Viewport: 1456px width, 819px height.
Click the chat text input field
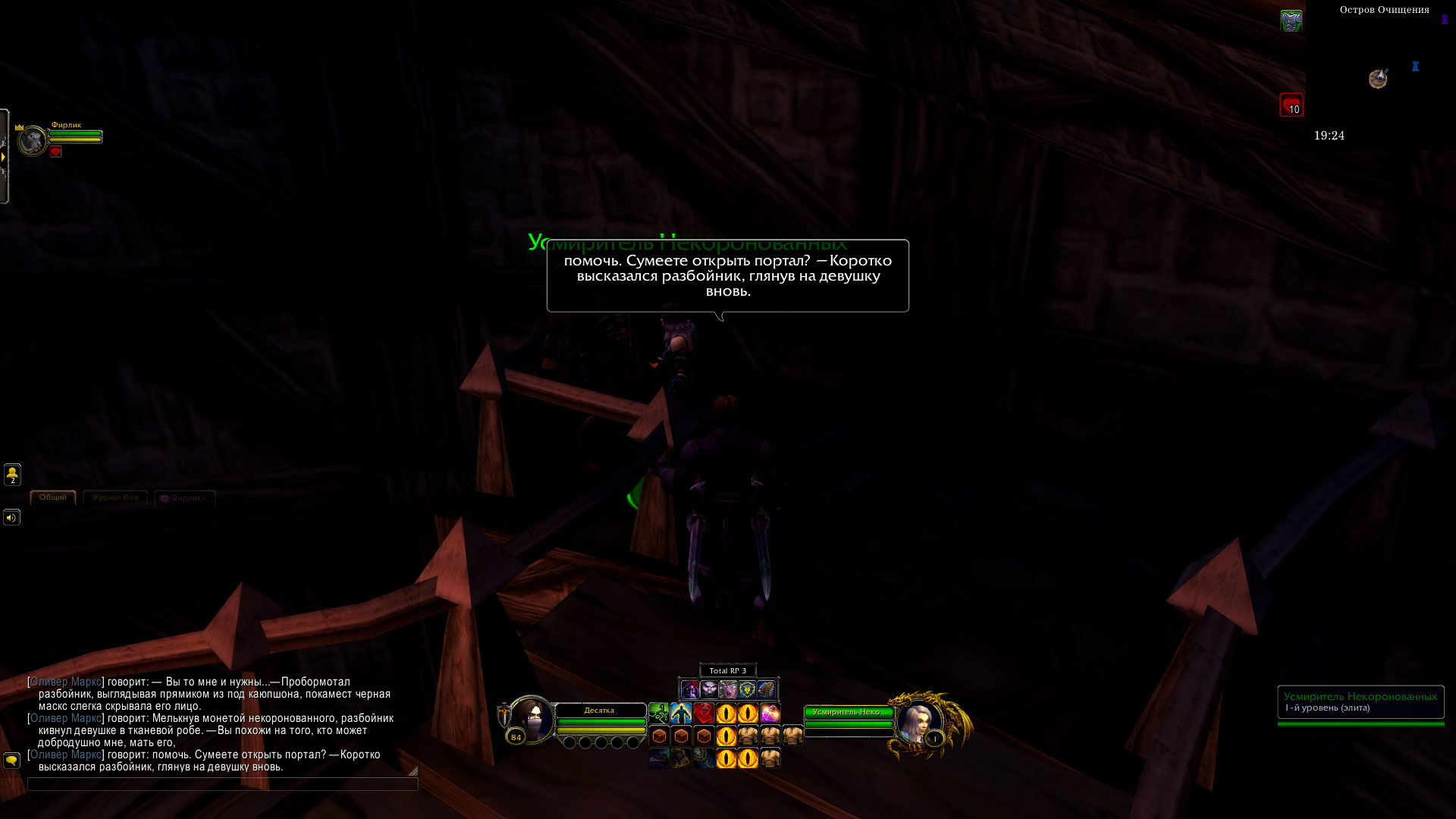[222, 784]
